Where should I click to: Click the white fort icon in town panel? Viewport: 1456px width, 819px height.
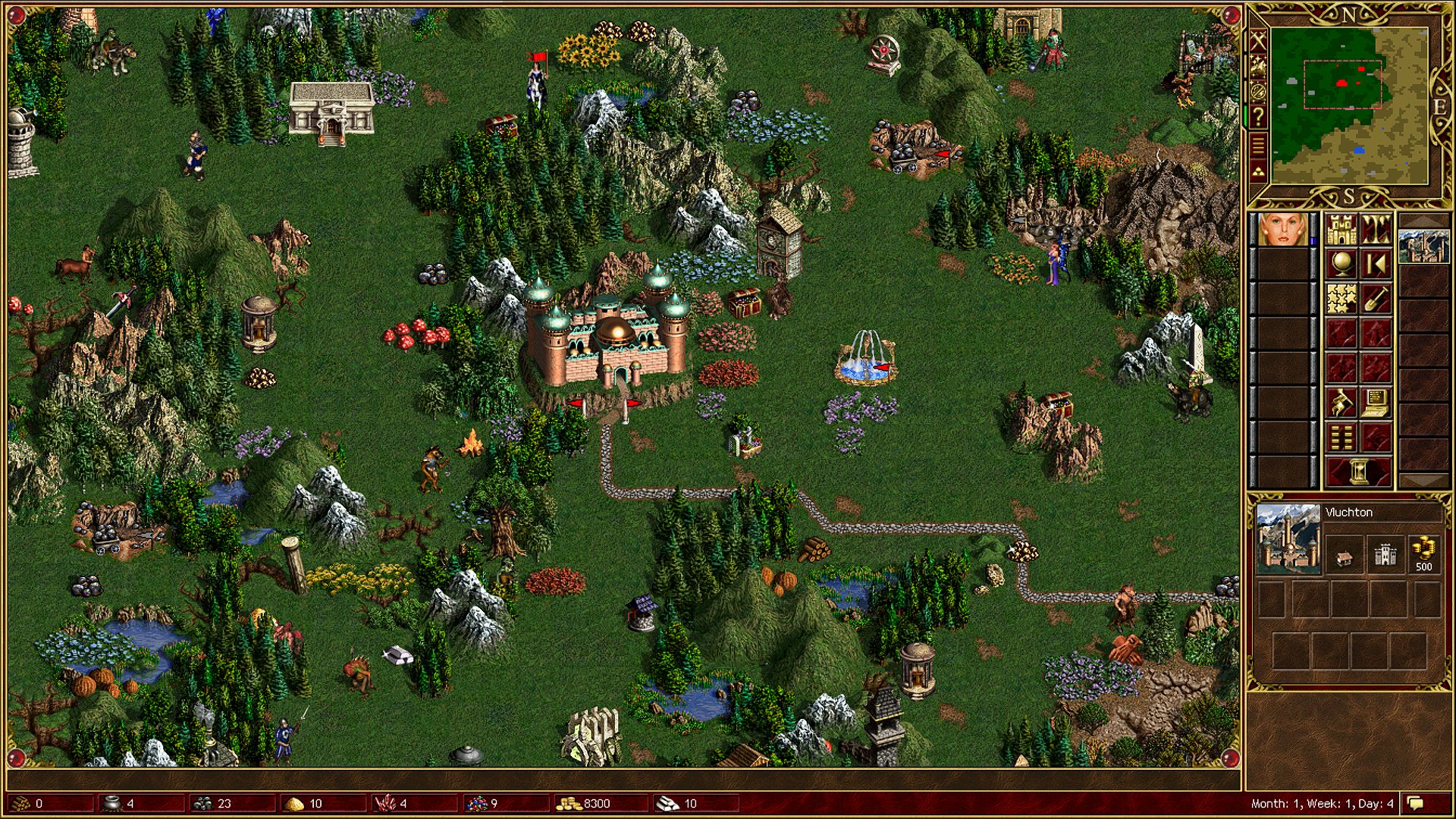tap(1385, 556)
